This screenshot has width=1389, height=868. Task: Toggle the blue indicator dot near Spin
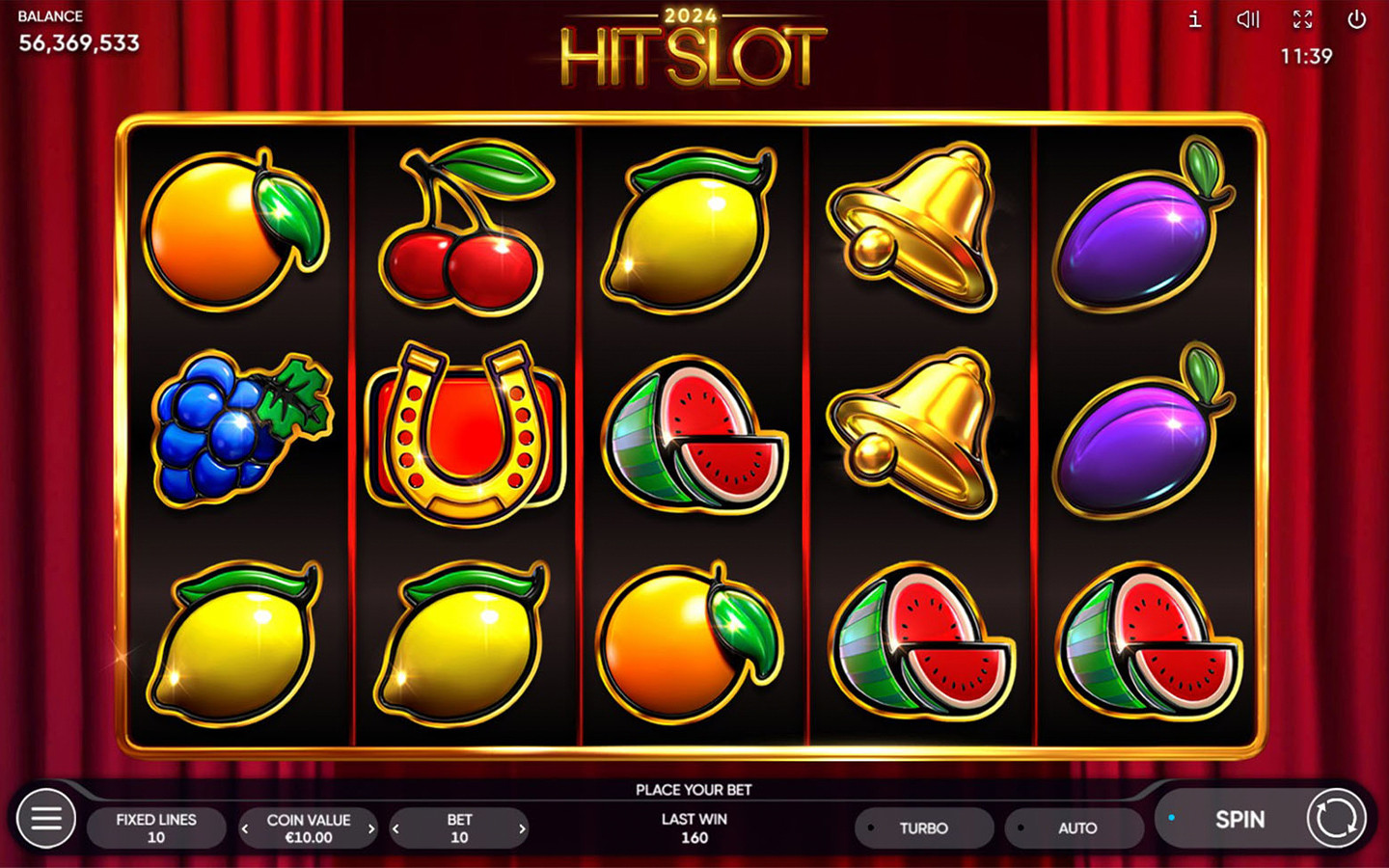pos(1173,816)
